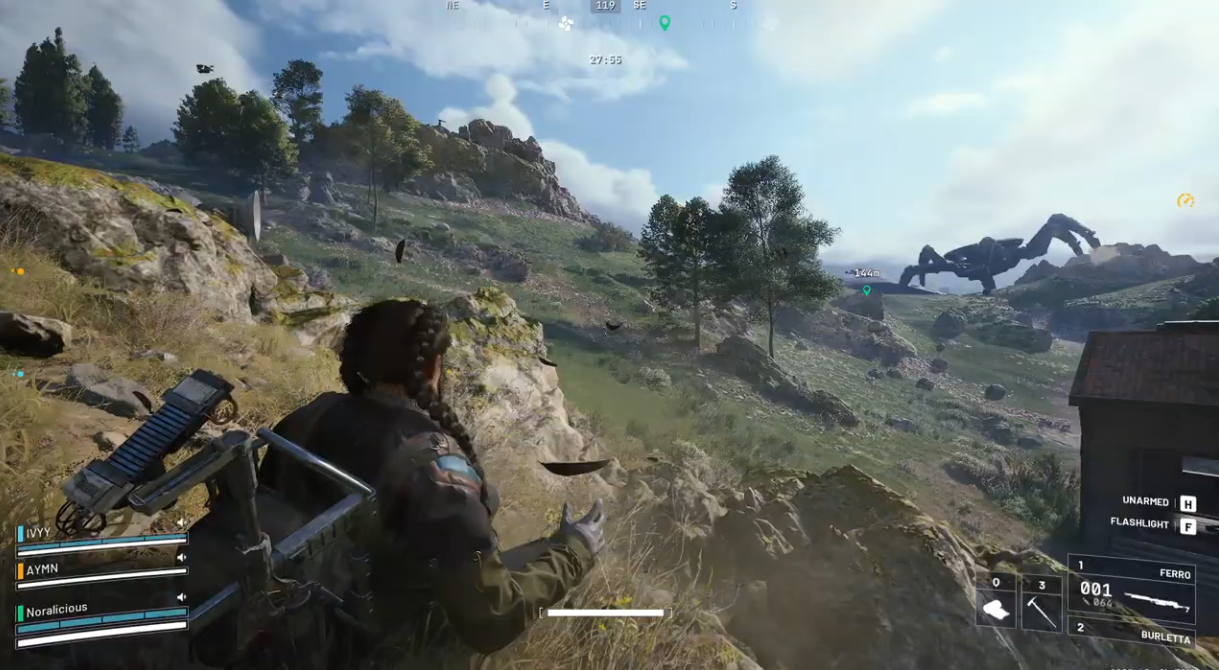Toggle the speaker icon above AYMN's name
Screen dimensions: 1219x670
click(181, 557)
